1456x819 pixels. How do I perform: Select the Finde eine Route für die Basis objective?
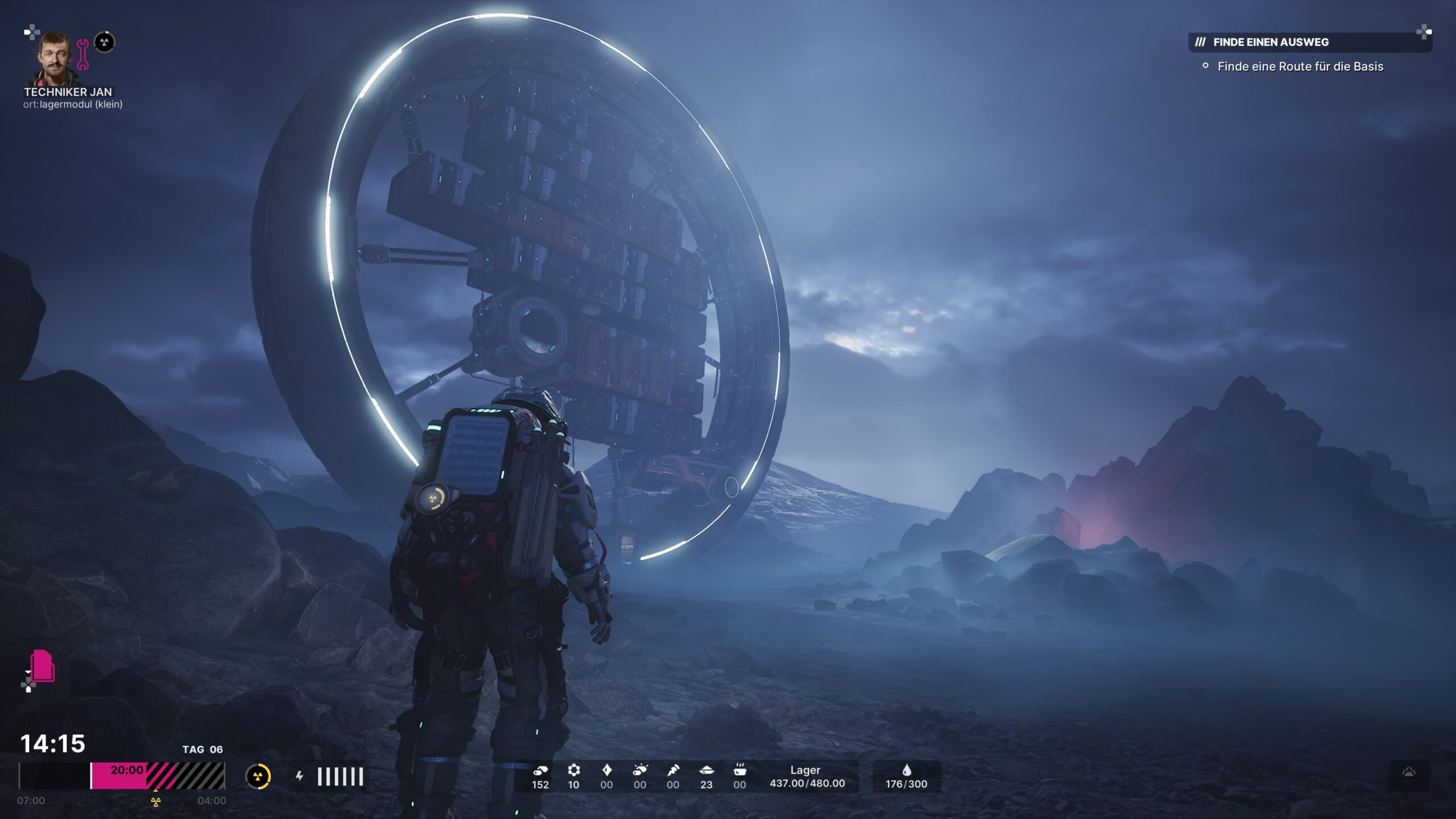[x=1300, y=67]
